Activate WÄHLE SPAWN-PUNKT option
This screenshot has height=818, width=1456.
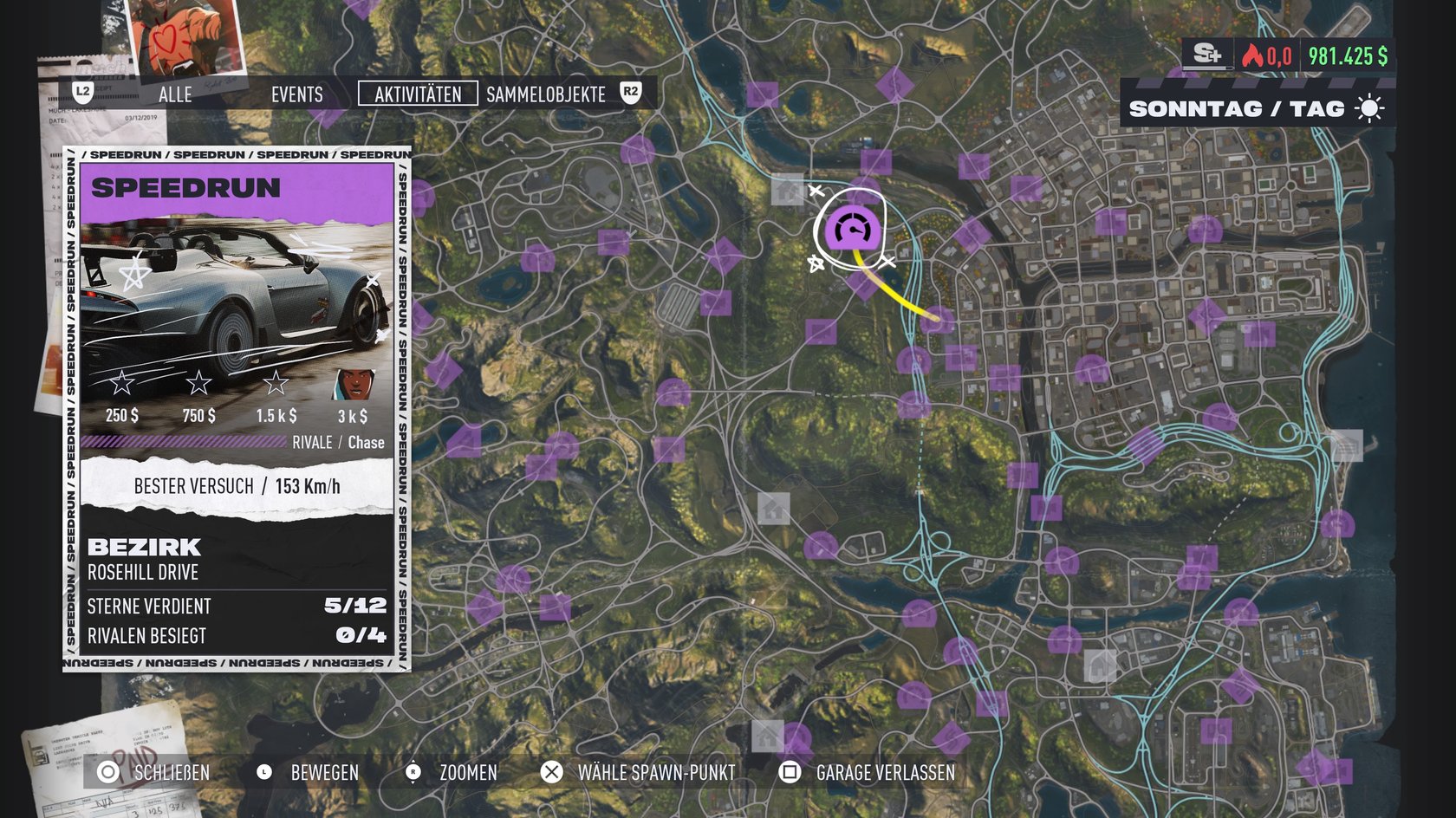639,772
